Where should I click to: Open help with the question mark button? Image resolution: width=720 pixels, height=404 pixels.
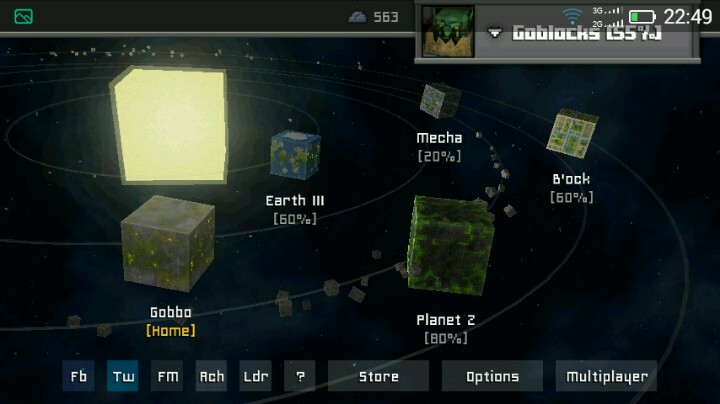299,377
